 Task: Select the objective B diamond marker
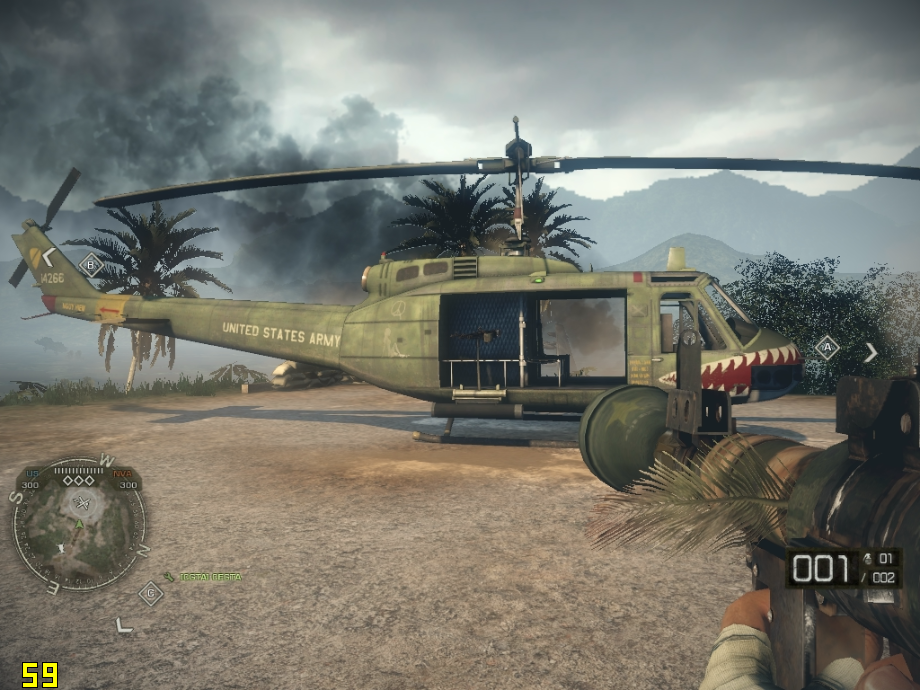pyautogui.click(x=90, y=265)
